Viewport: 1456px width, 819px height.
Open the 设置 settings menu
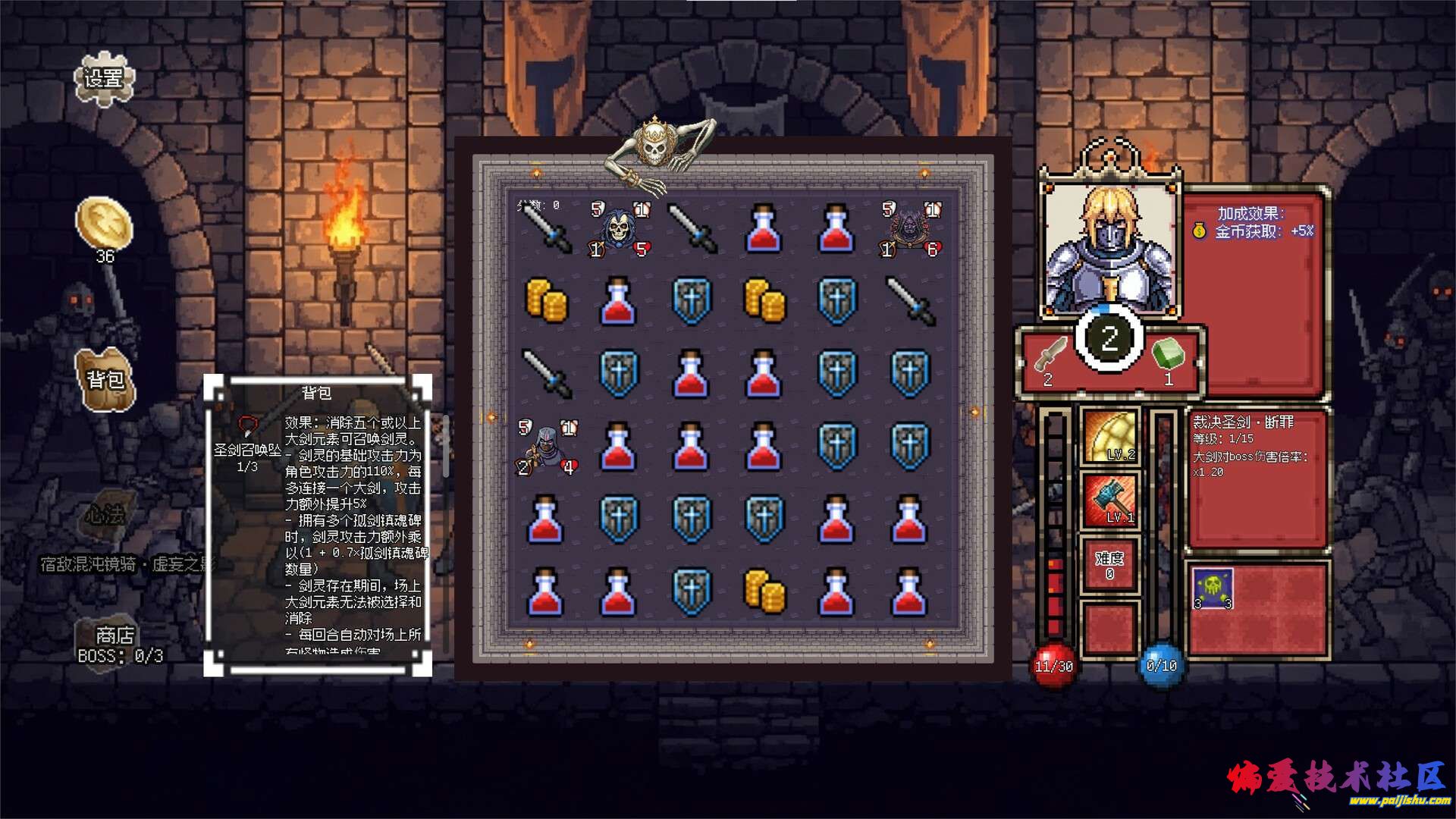click(104, 78)
